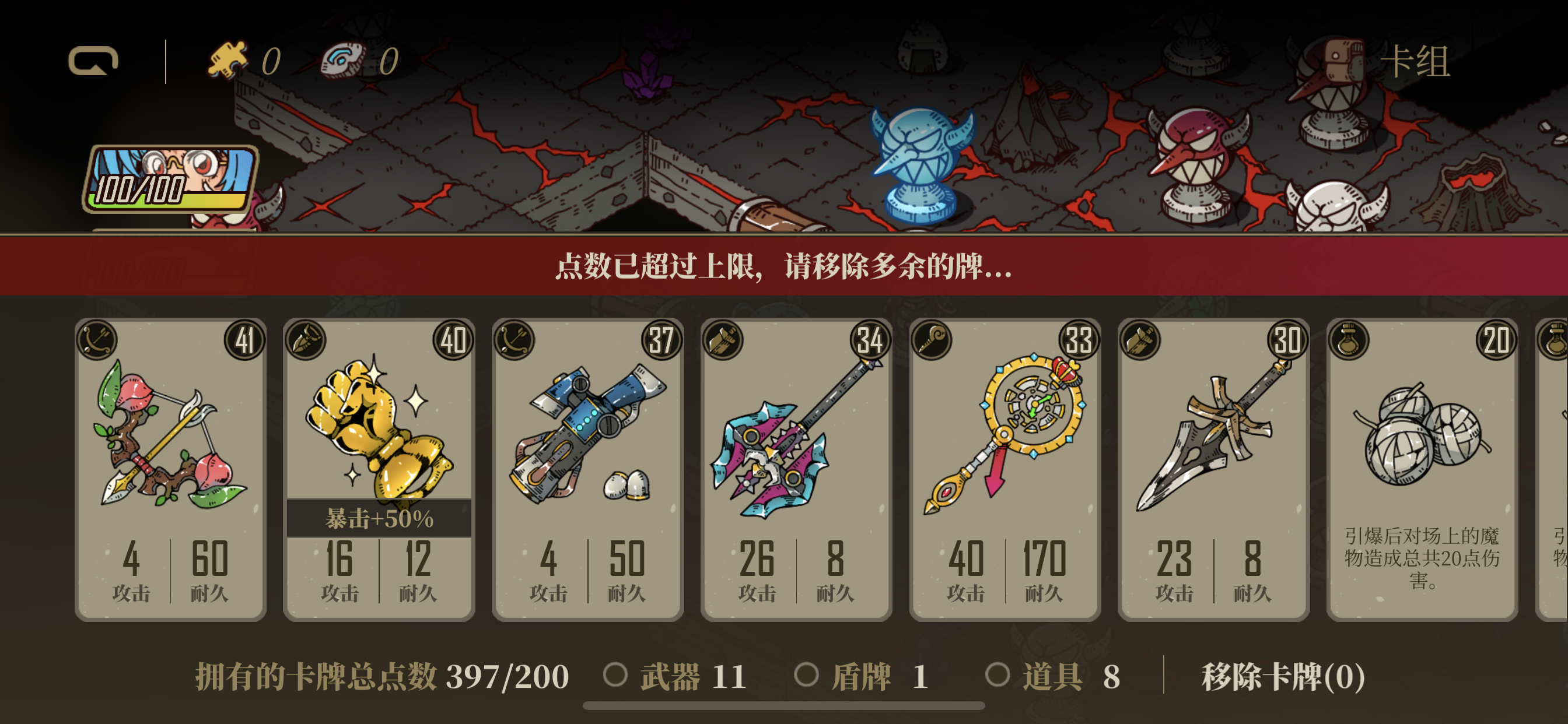1568x724 pixels.
Task: Select the 武器 filter radio button
Action: coord(615,674)
